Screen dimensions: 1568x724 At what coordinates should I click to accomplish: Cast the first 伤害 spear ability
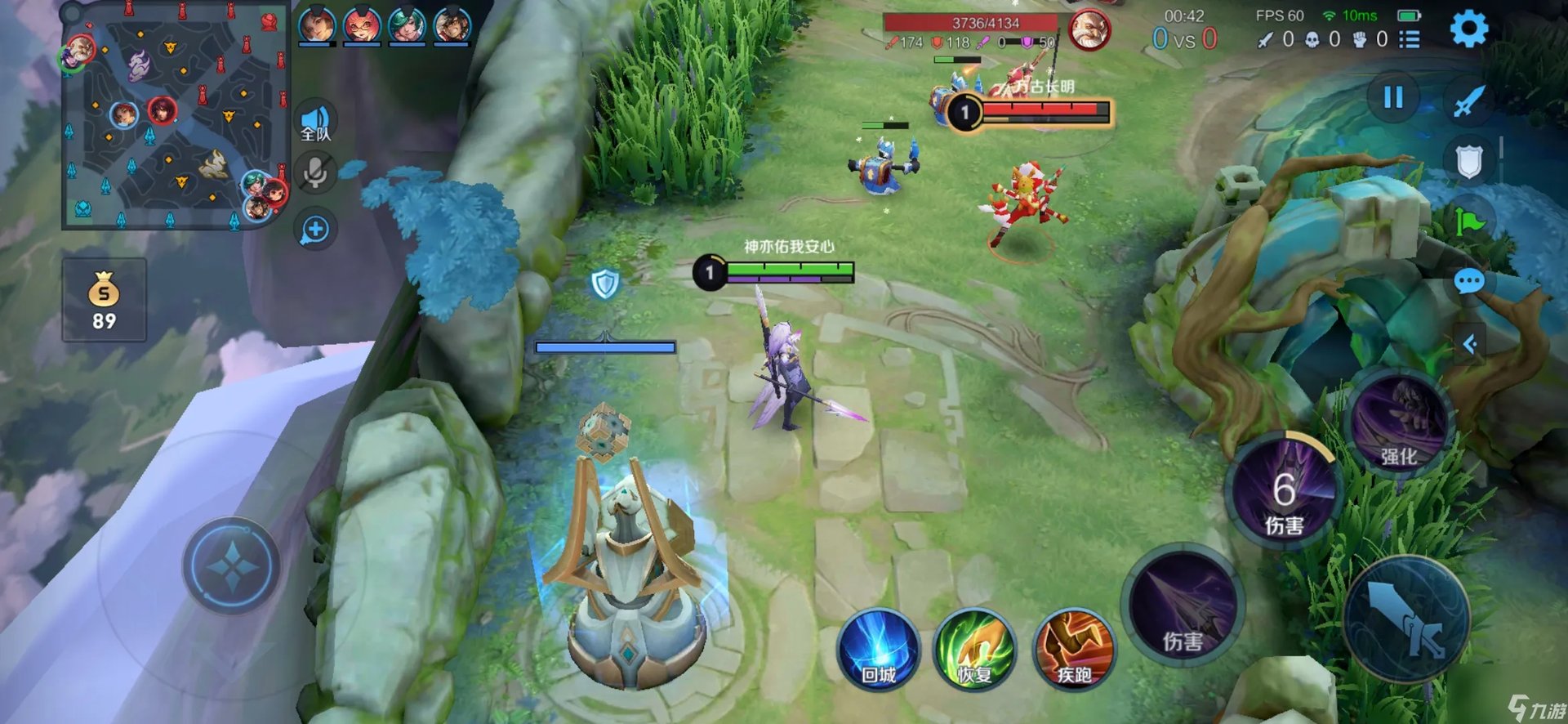tap(1183, 606)
